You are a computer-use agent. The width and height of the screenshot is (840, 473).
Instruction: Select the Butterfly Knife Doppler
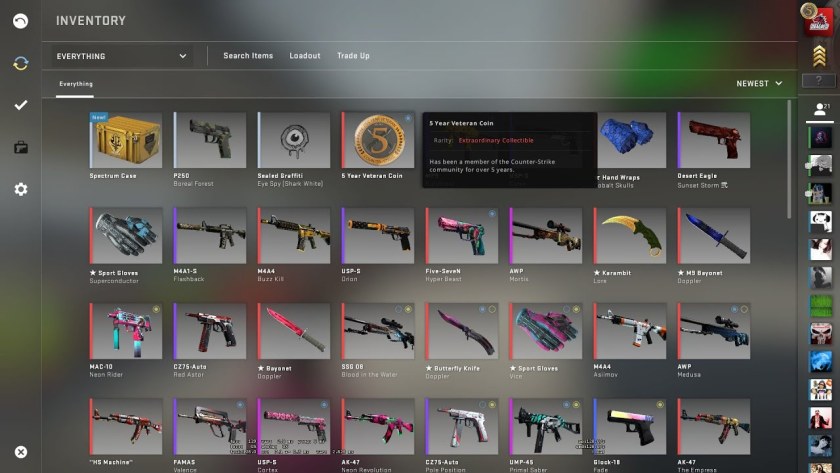coord(462,331)
